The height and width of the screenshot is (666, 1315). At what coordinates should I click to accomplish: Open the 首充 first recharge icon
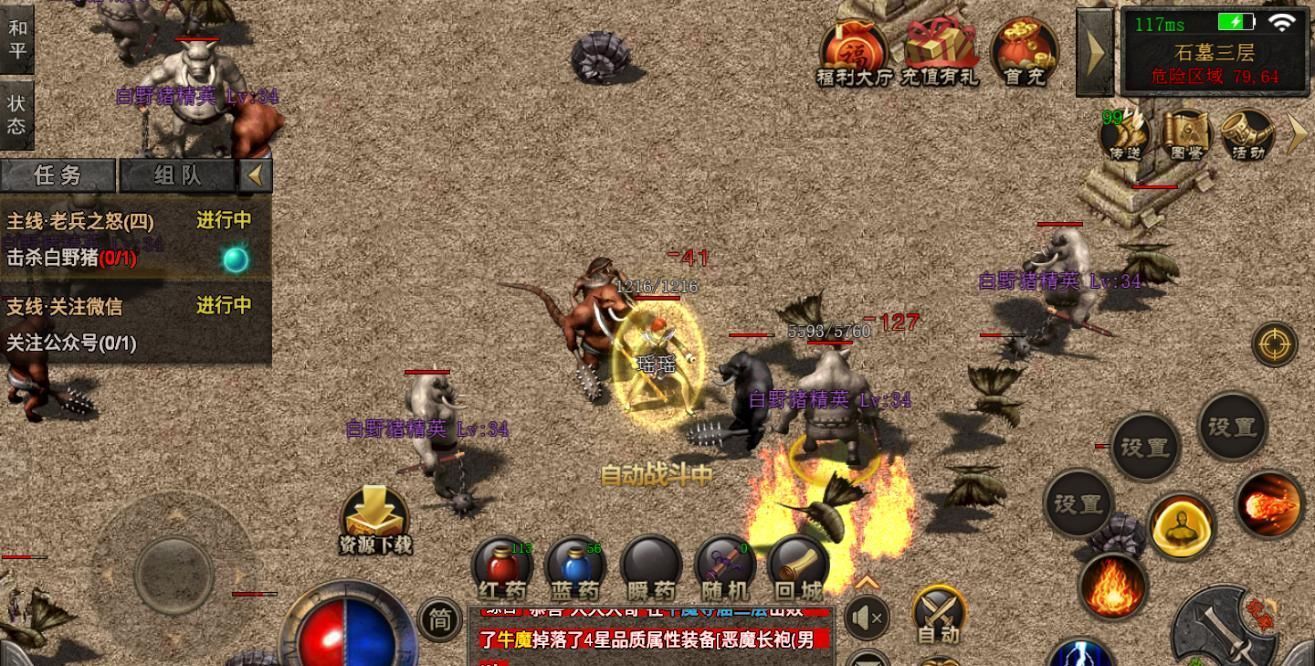(x=1024, y=52)
